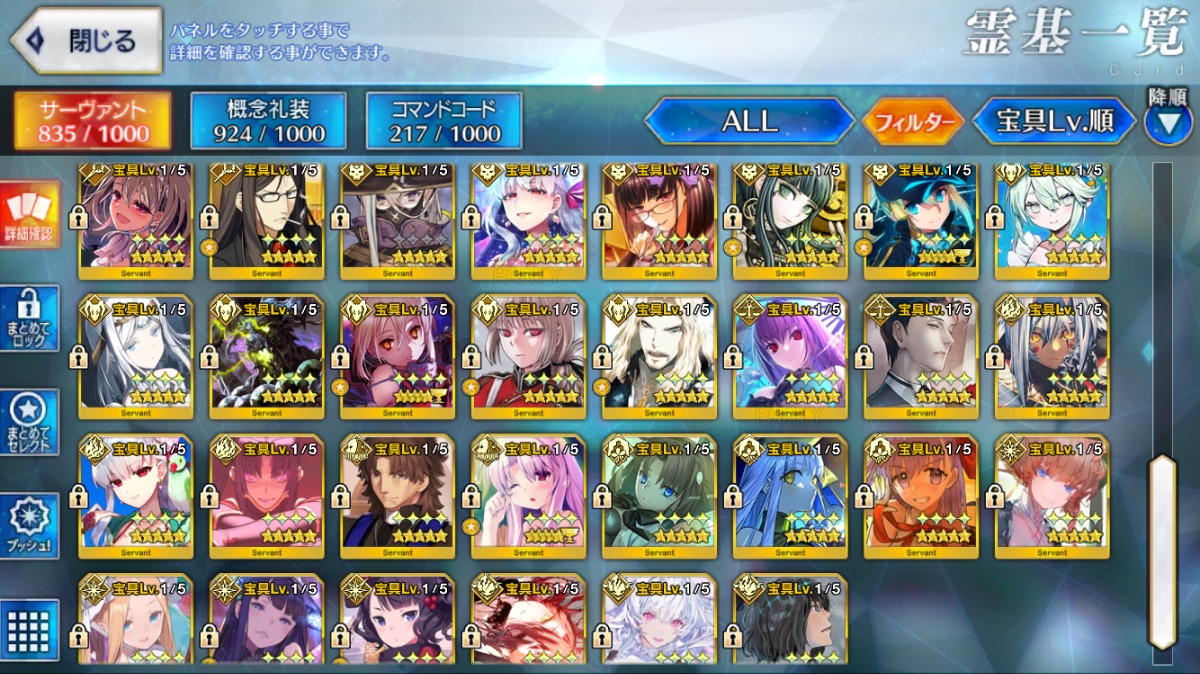Image resolution: width=1200 pixels, height=674 pixels.
Task: Click the list scrollbar handle
Action: [1160, 552]
